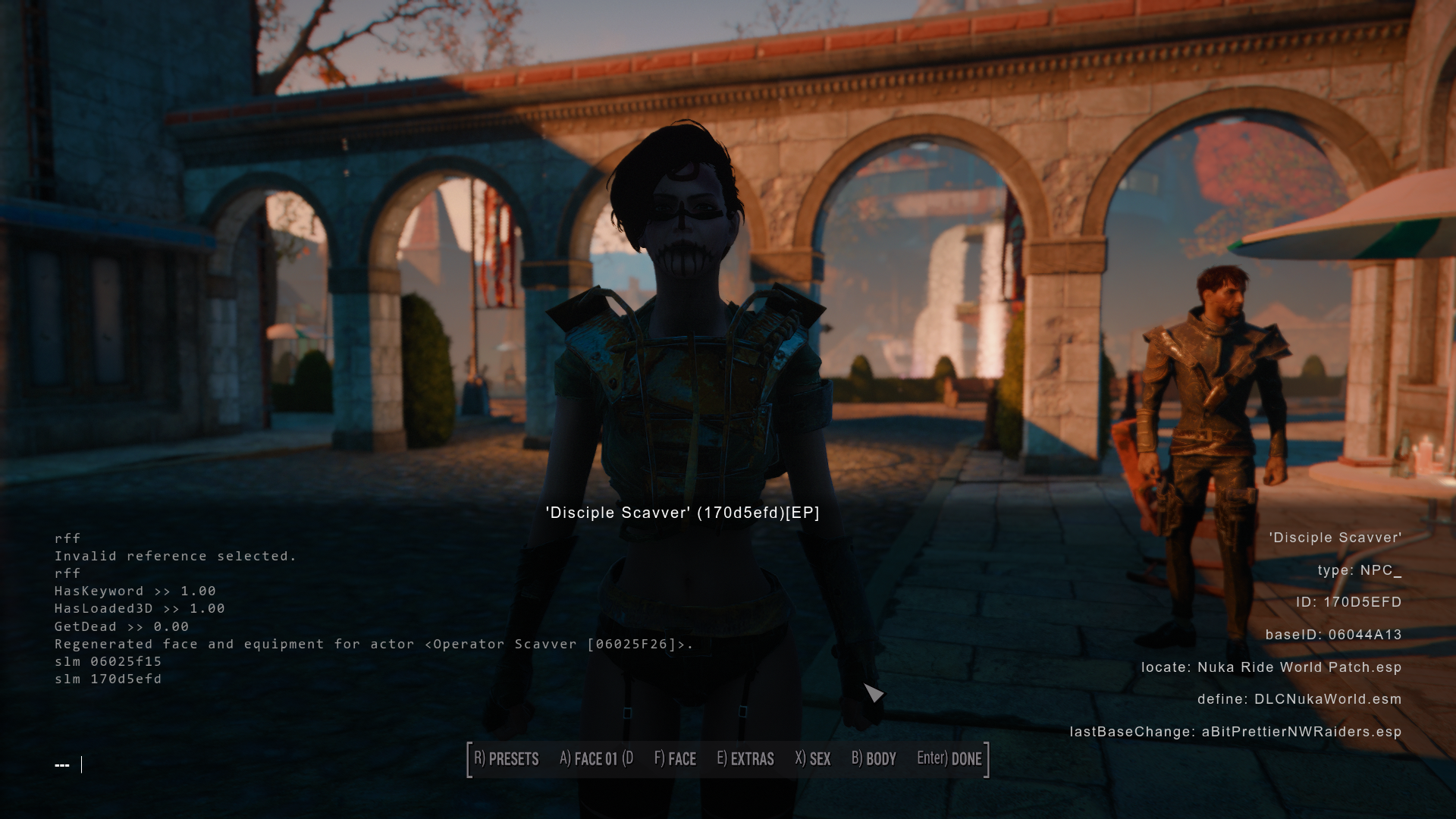
Task: Click the Invalid reference selected console message
Action: pos(175,556)
